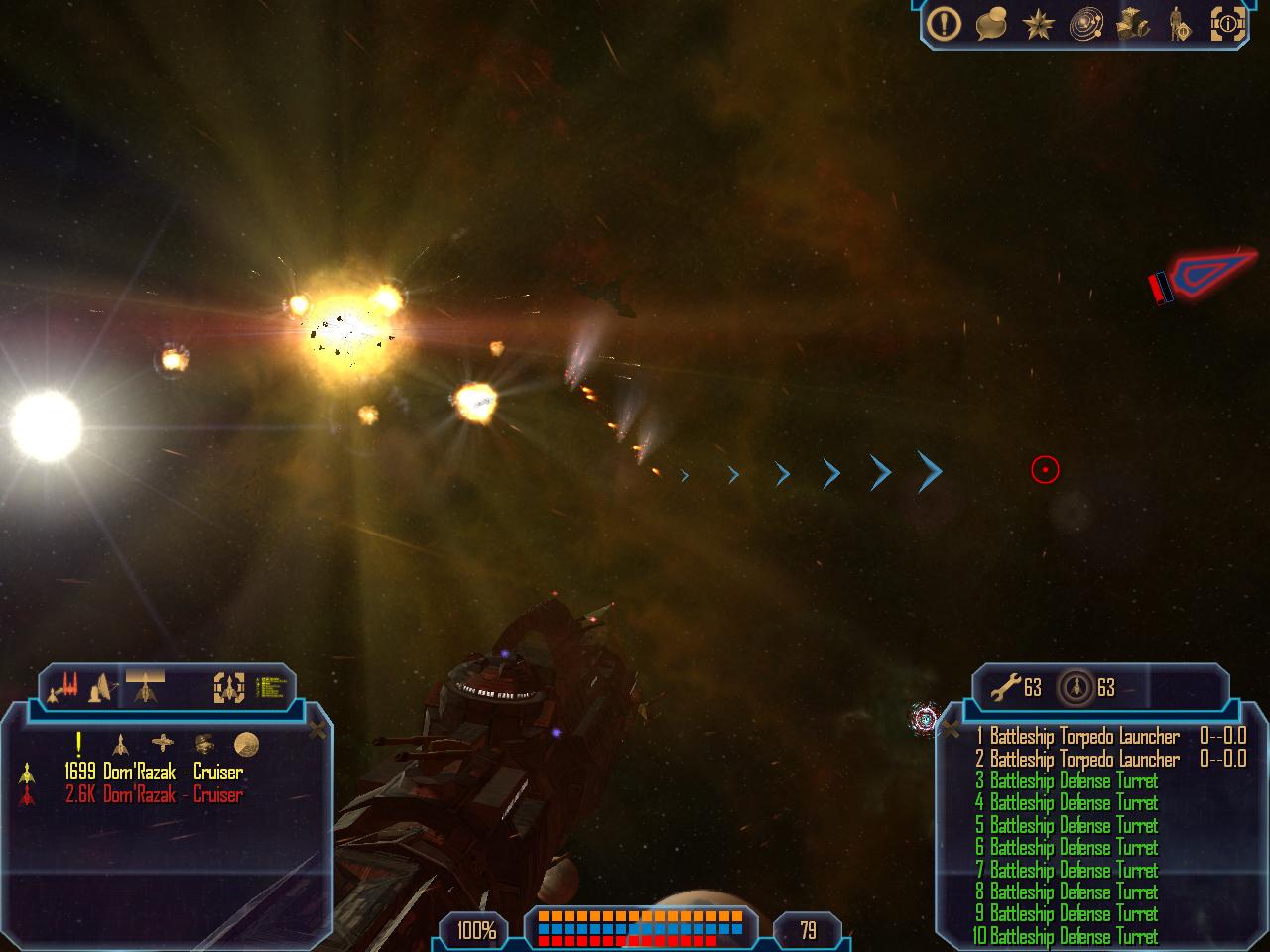Image resolution: width=1270 pixels, height=952 pixels.
Task: Open the cargo crates icon
Action: coord(1132,24)
